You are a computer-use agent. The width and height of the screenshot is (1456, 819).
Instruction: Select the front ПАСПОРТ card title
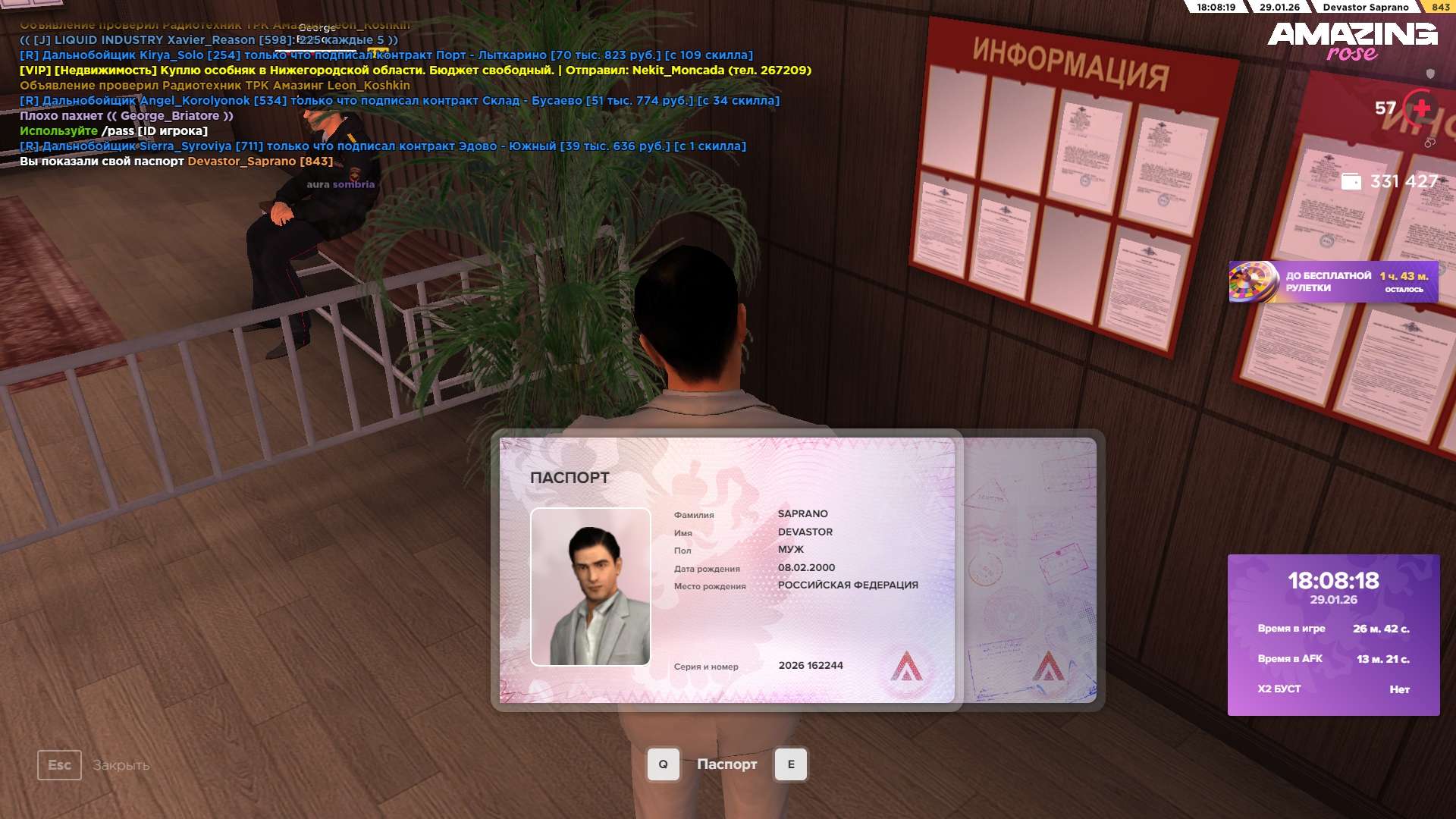[x=570, y=478]
